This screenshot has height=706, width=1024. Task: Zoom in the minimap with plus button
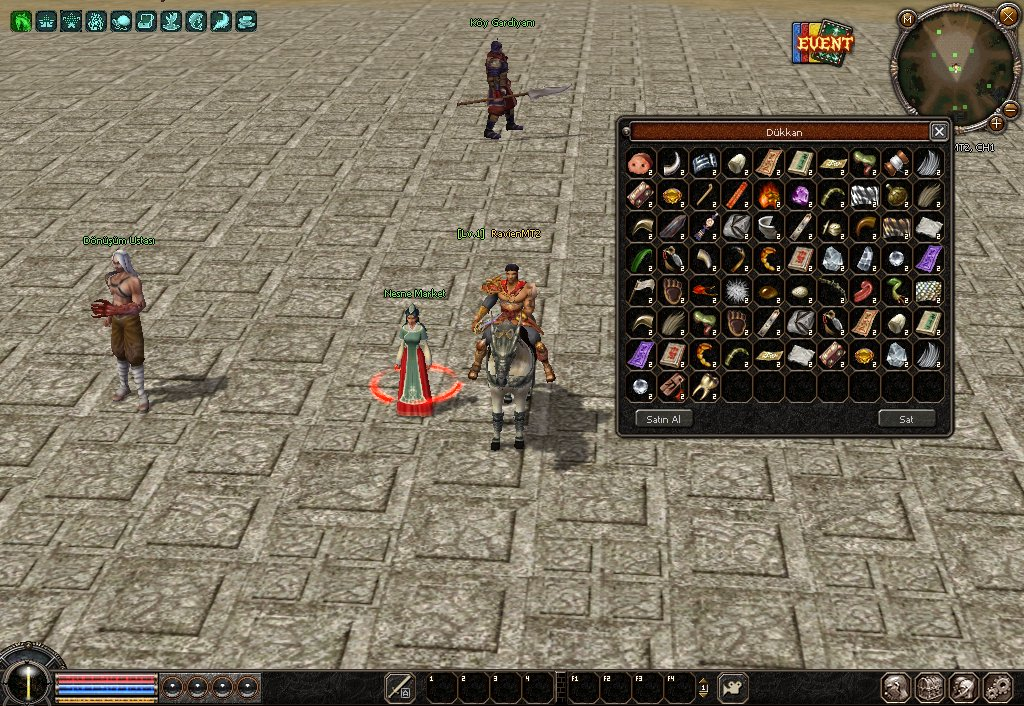tap(997, 123)
